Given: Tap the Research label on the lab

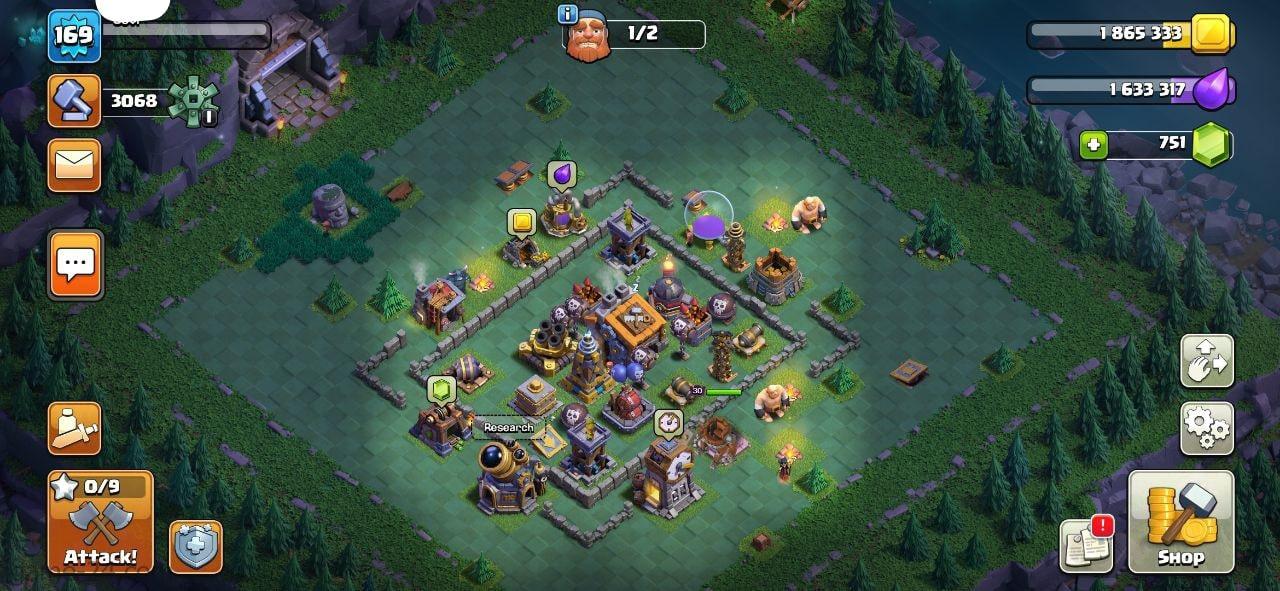Looking at the screenshot, I should pyautogui.click(x=509, y=428).
